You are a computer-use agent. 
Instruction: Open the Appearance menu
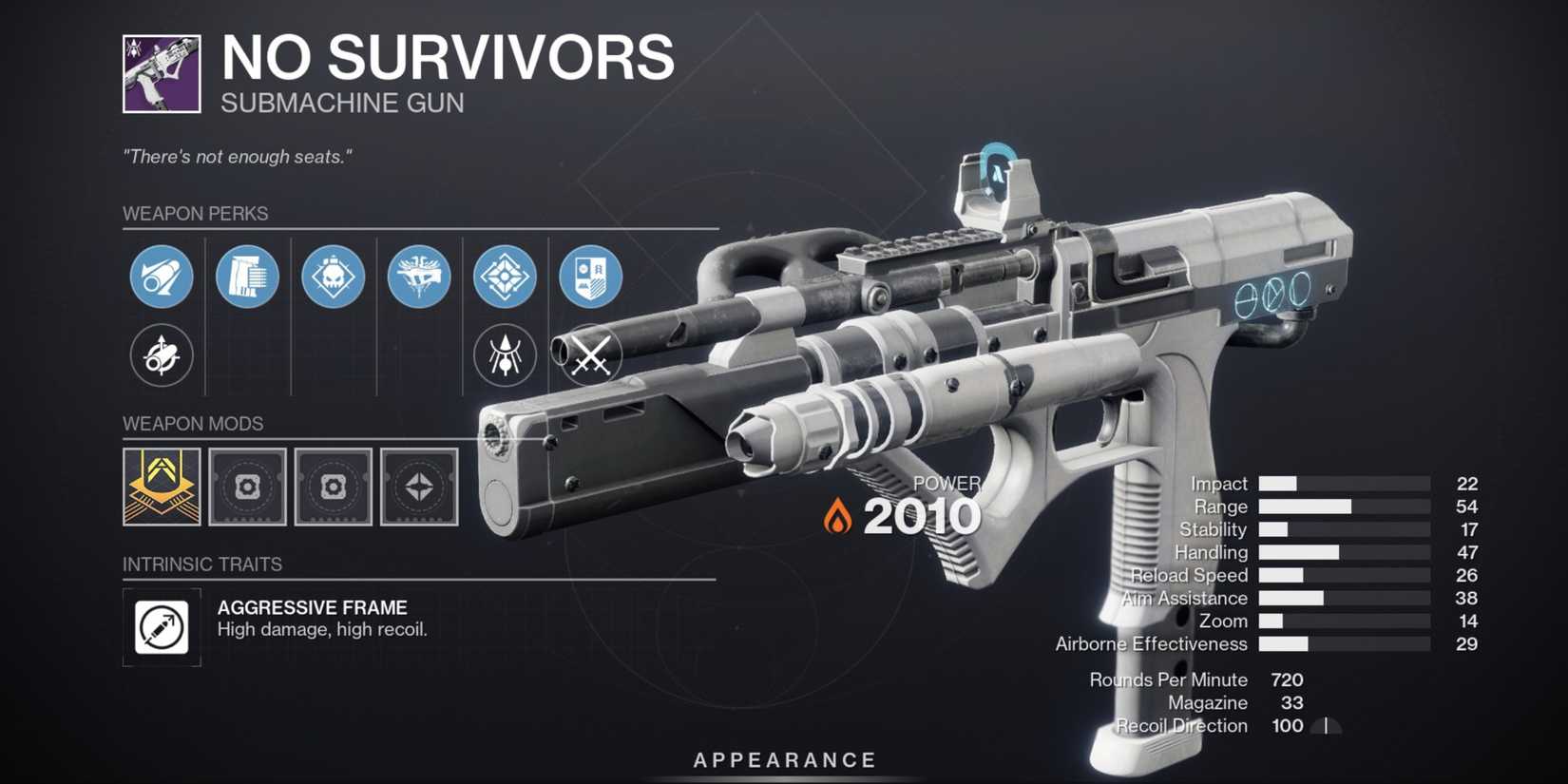pos(784,759)
